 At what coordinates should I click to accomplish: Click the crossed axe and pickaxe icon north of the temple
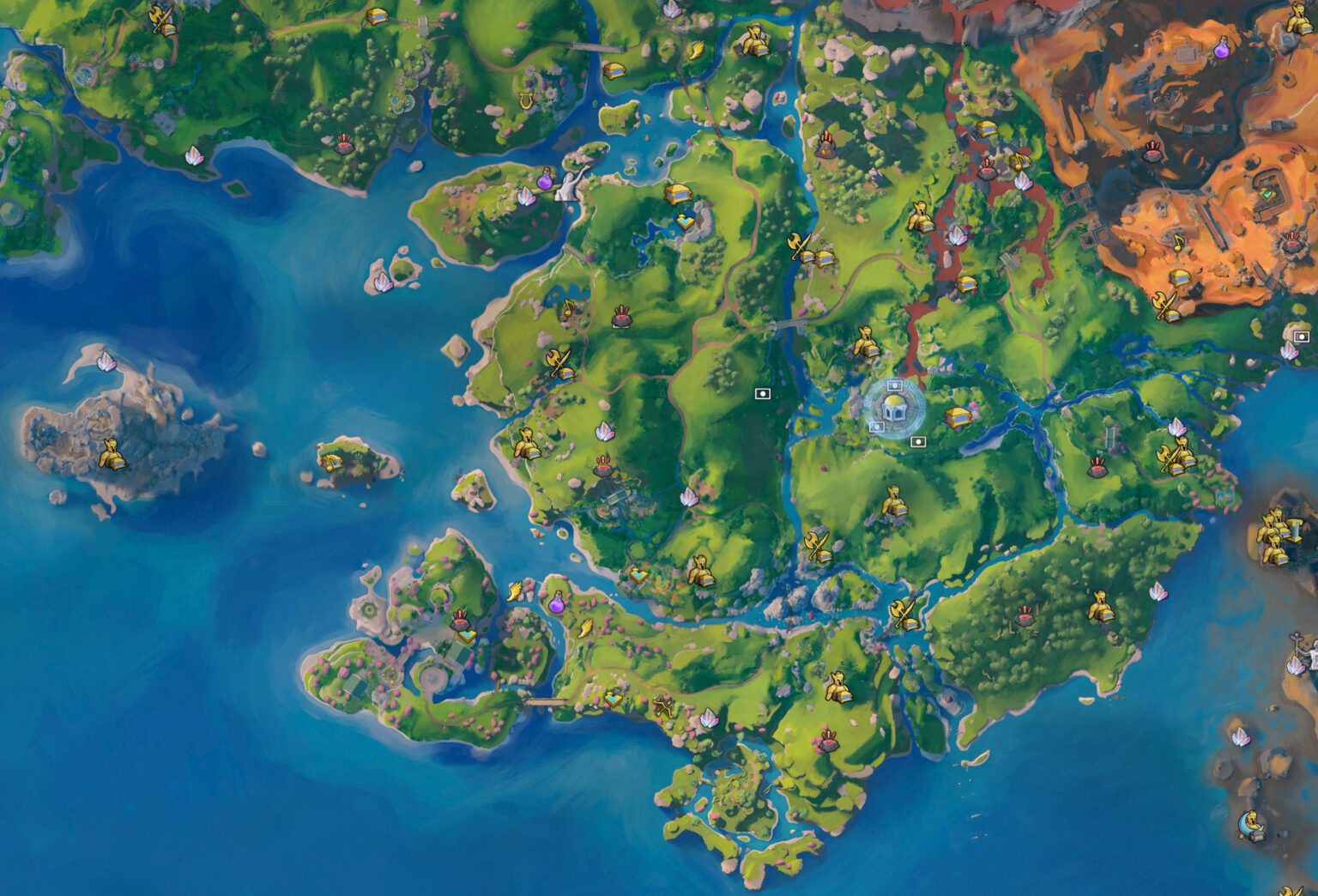(x=798, y=246)
